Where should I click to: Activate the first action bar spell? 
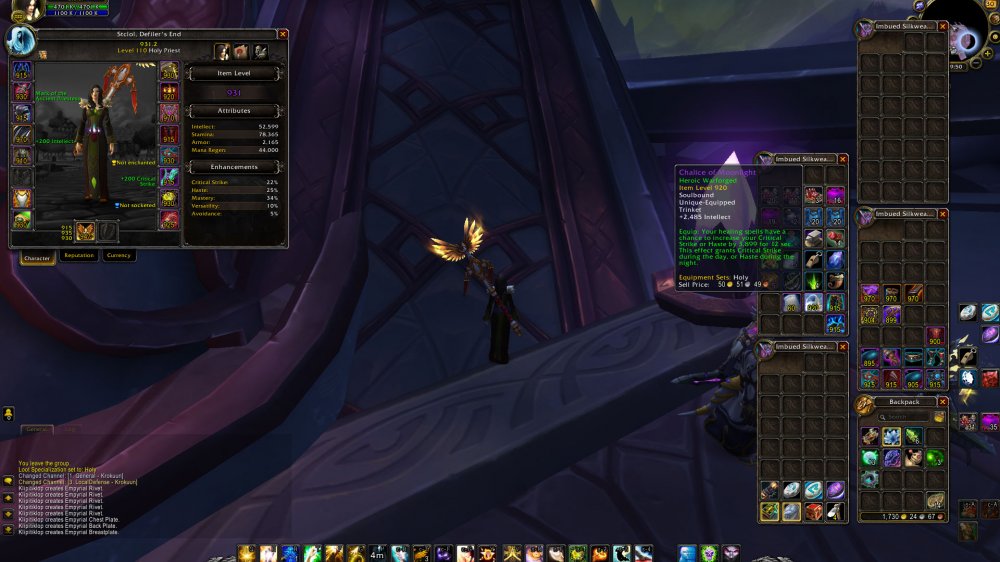click(x=245, y=552)
